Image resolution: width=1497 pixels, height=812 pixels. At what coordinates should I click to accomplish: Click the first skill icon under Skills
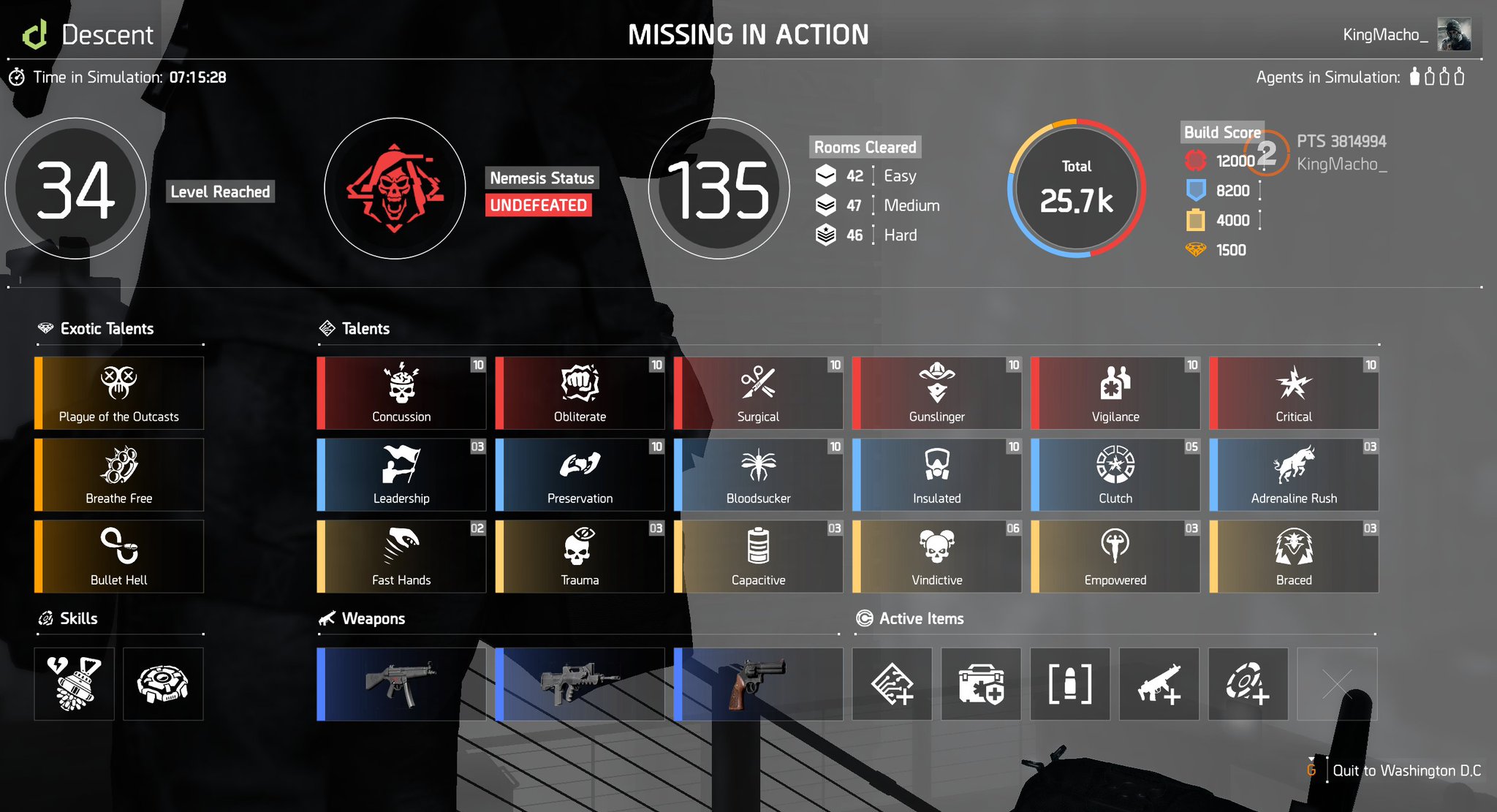tap(74, 683)
